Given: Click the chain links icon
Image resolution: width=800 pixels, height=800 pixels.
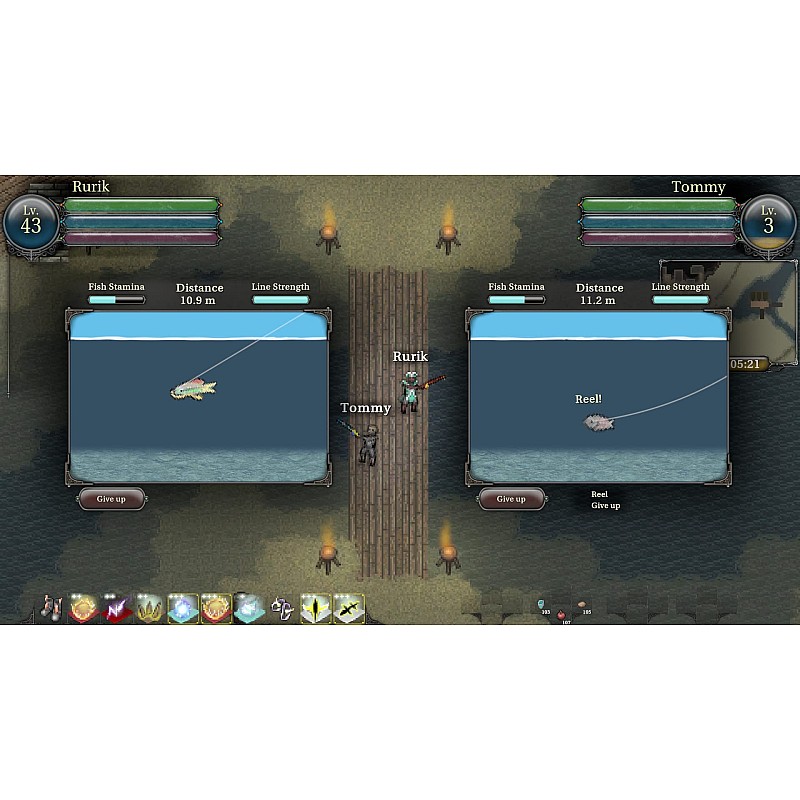Looking at the screenshot, I should 283,608.
